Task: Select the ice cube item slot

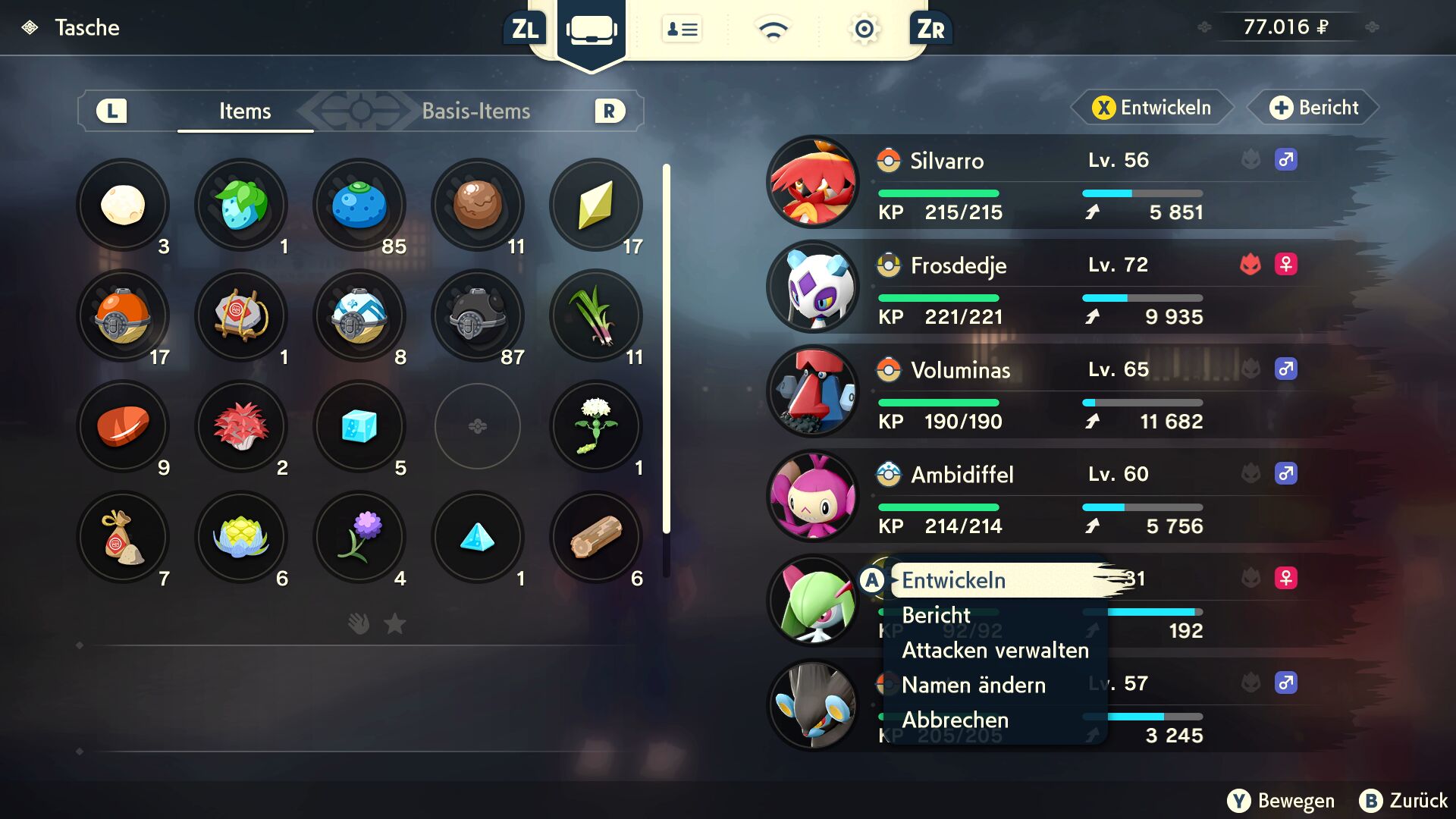Action: click(359, 426)
